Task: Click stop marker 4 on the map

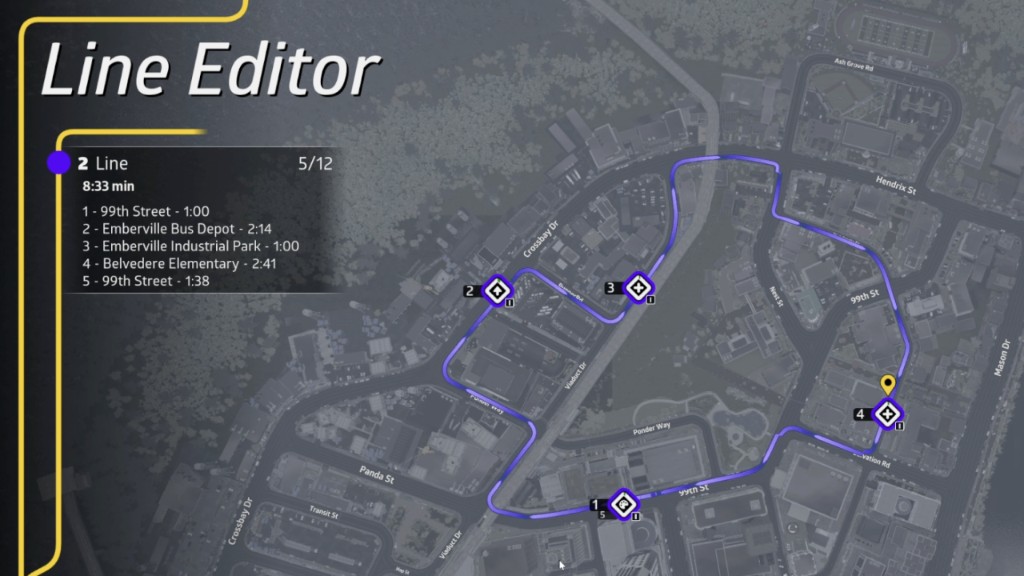Action: [x=887, y=414]
